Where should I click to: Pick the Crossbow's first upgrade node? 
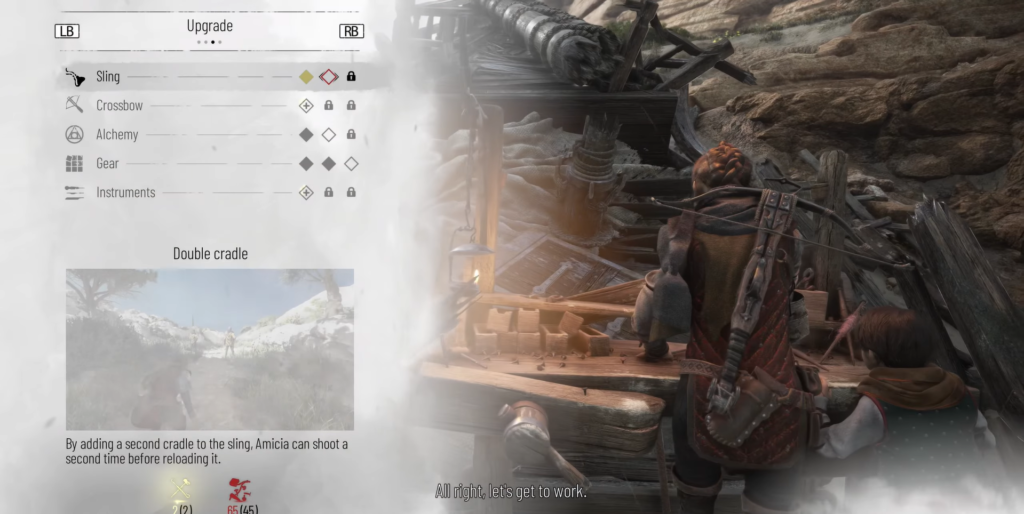(x=306, y=105)
